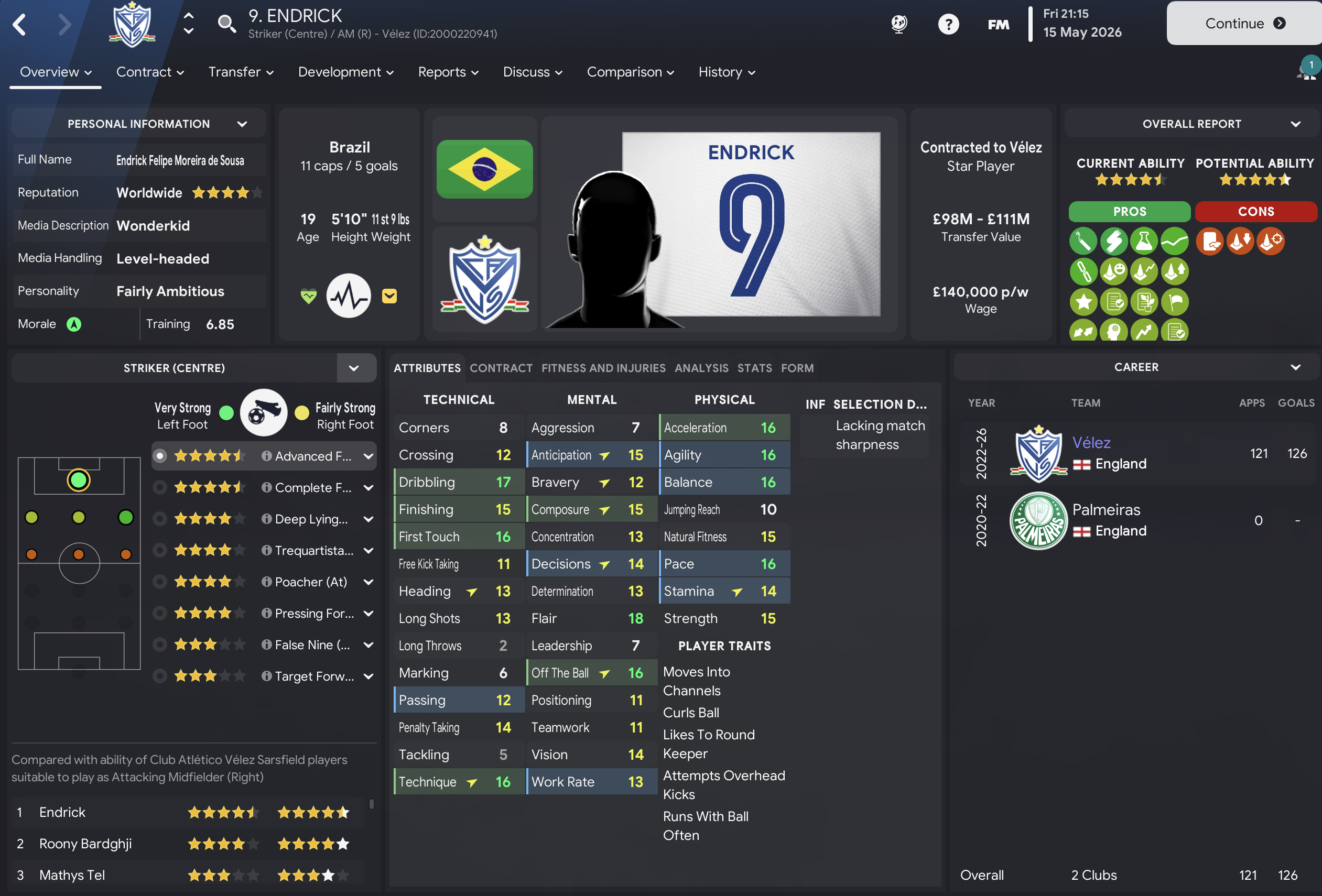The width and height of the screenshot is (1322, 896).
Task: Switch to the Stats tab
Action: pyautogui.click(x=755, y=368)
